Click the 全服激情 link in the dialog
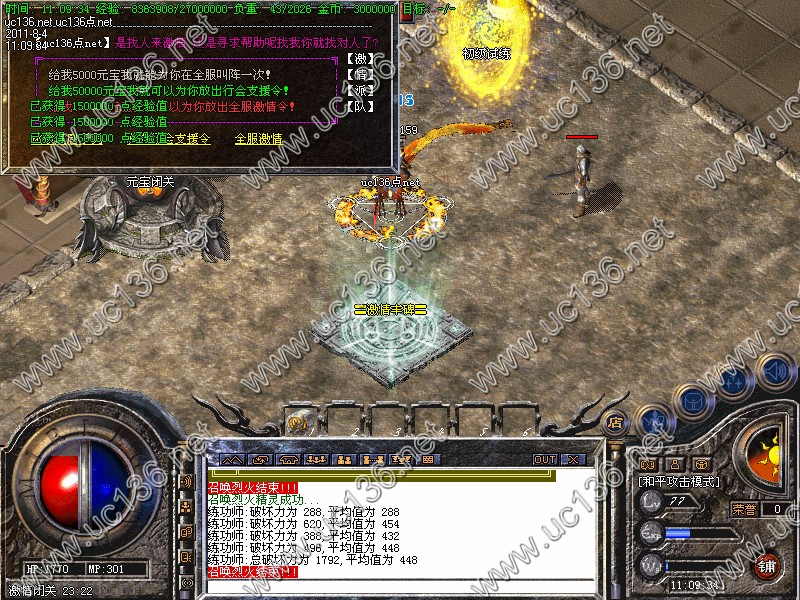800x600 pixels. tap(258, 139)
